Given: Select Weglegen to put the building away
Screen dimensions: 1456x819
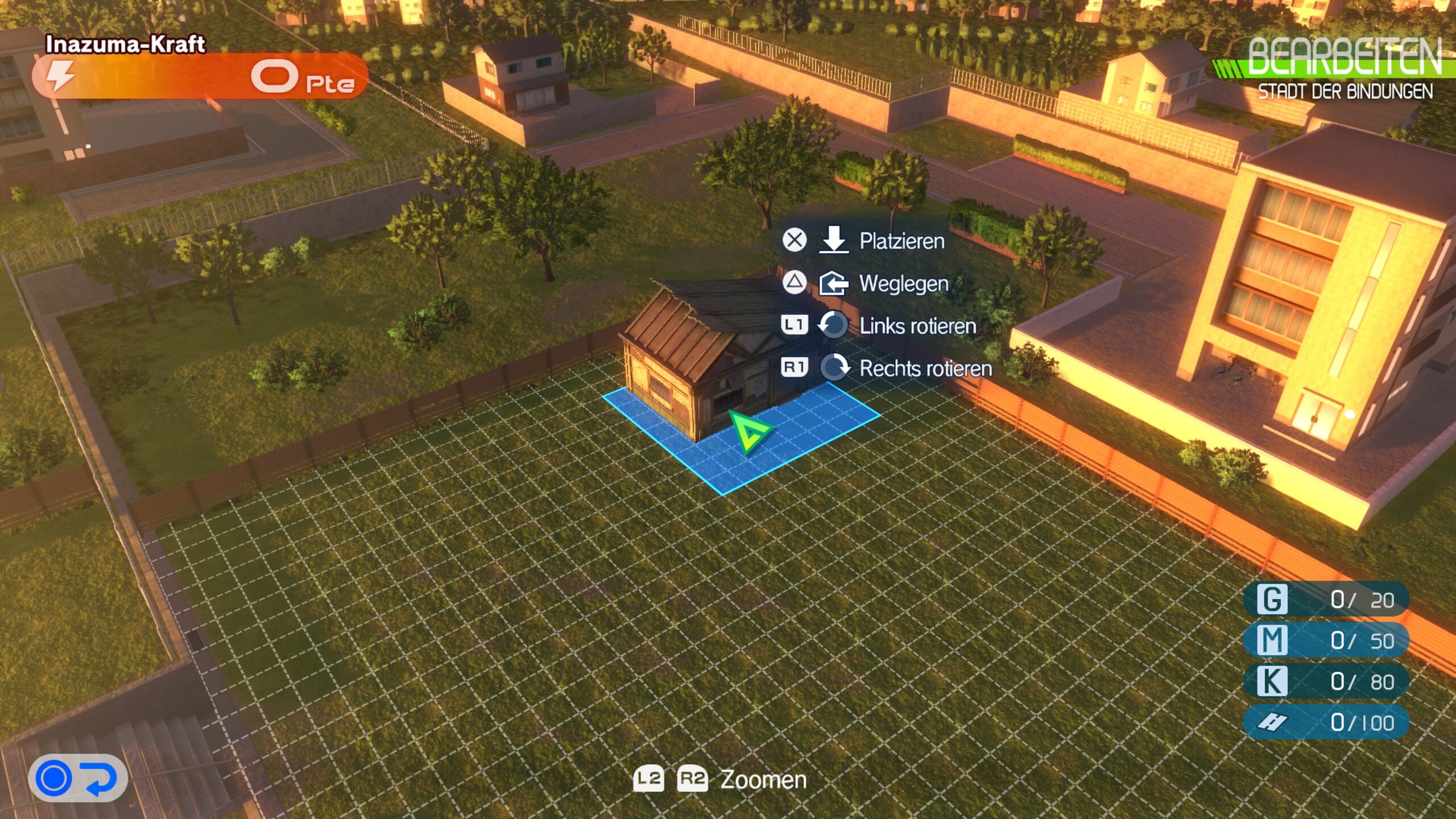Looking at the screenshot, I should tap(903, 283).
